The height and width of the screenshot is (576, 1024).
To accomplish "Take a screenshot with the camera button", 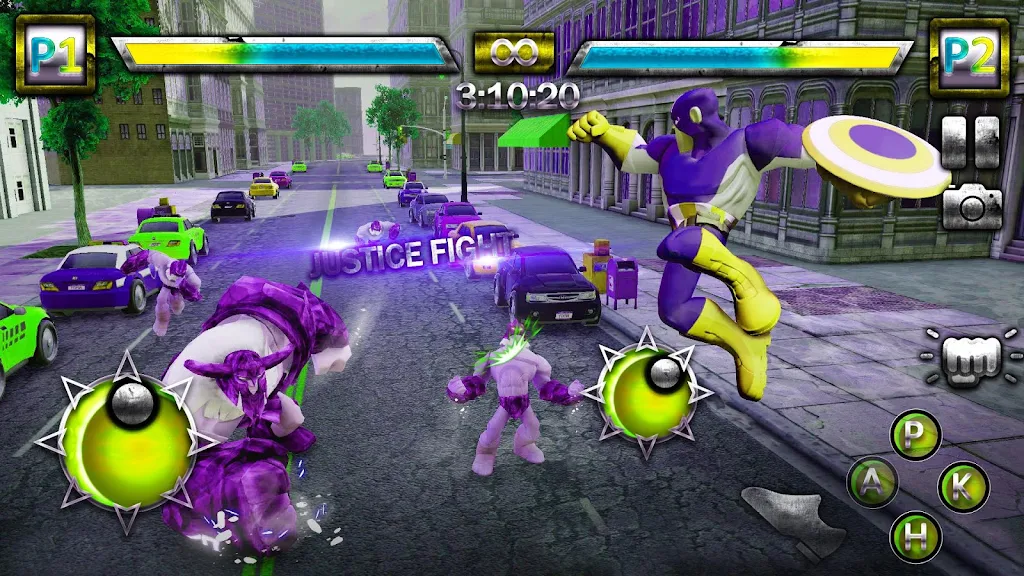I will click(x=972, y=206).
